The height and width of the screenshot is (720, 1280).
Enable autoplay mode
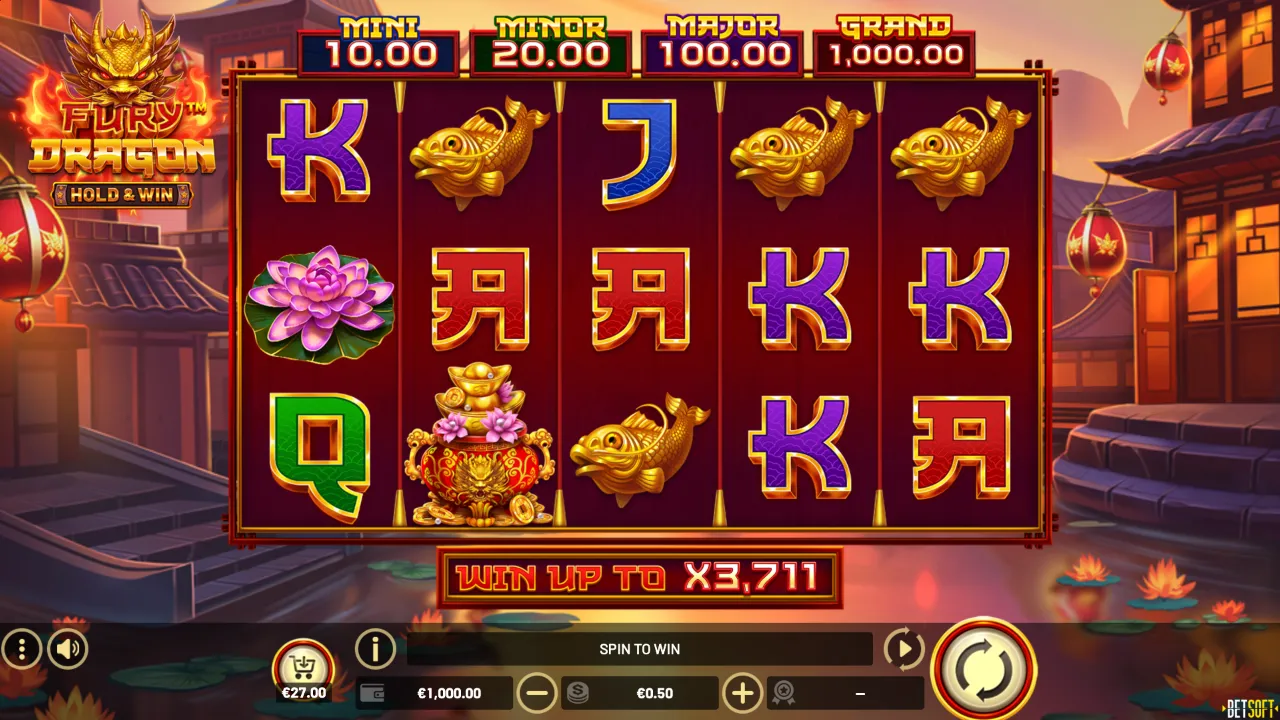903,649
